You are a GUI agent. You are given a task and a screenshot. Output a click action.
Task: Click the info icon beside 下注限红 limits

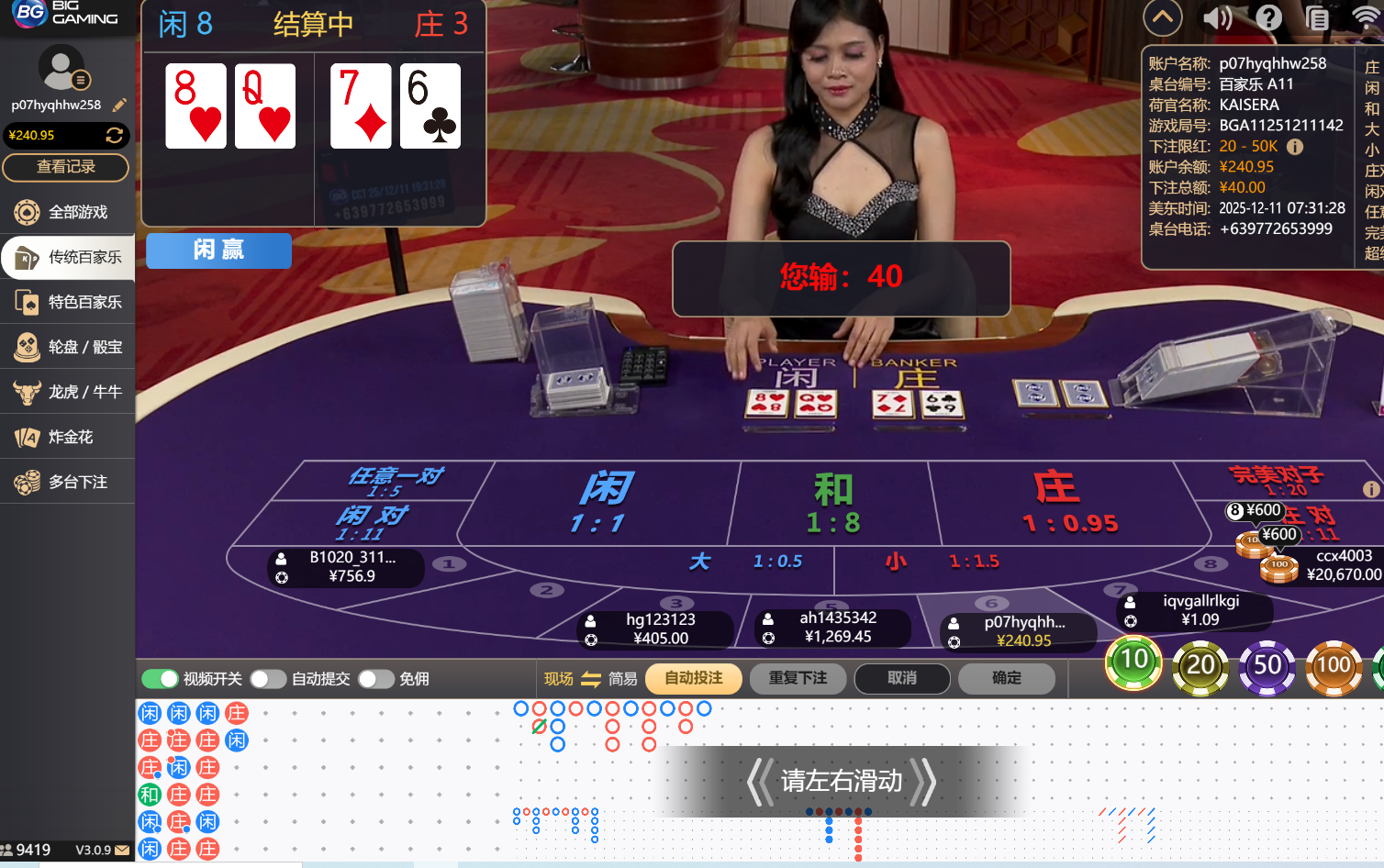pos(1294,146)
